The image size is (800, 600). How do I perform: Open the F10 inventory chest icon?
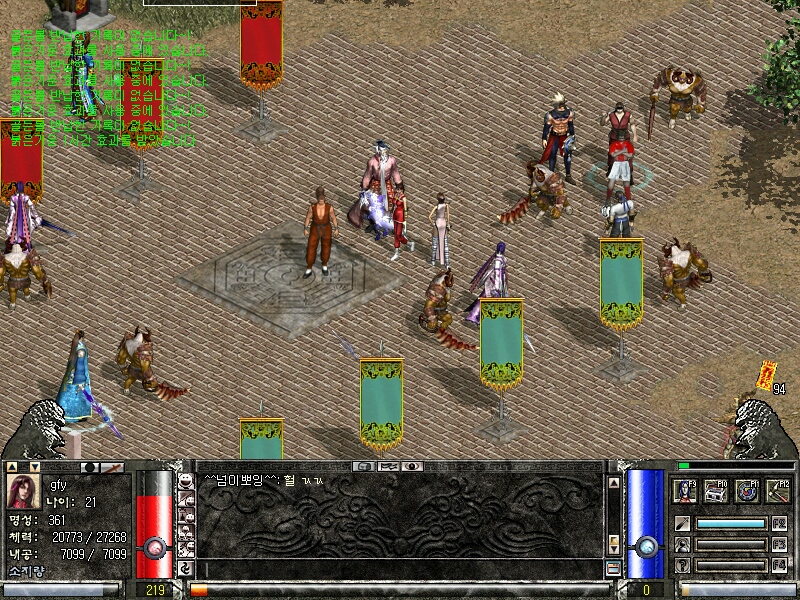click(716, 490)
